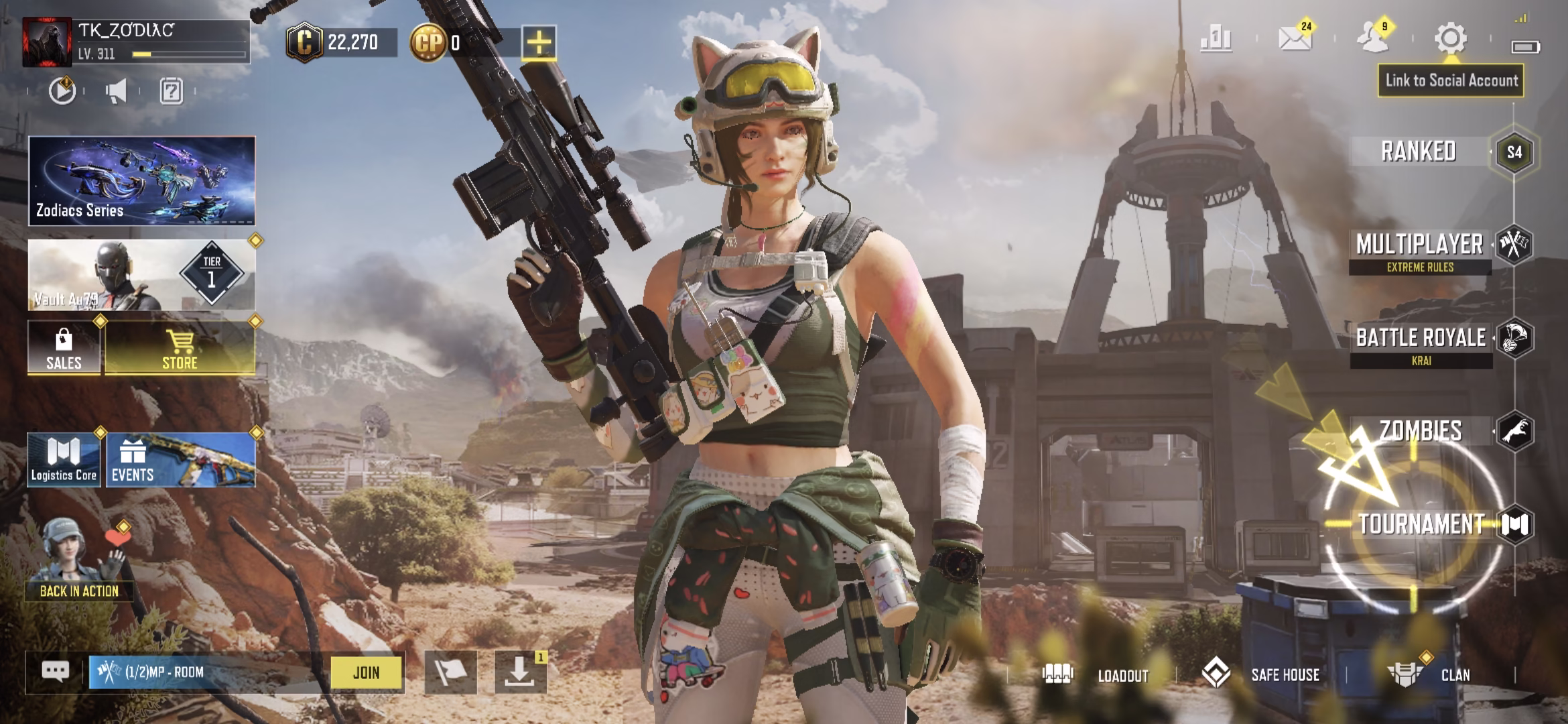Open the Sales shop
The height and width of the screenshot is (724, 1568).
click(x=64, y=348)
